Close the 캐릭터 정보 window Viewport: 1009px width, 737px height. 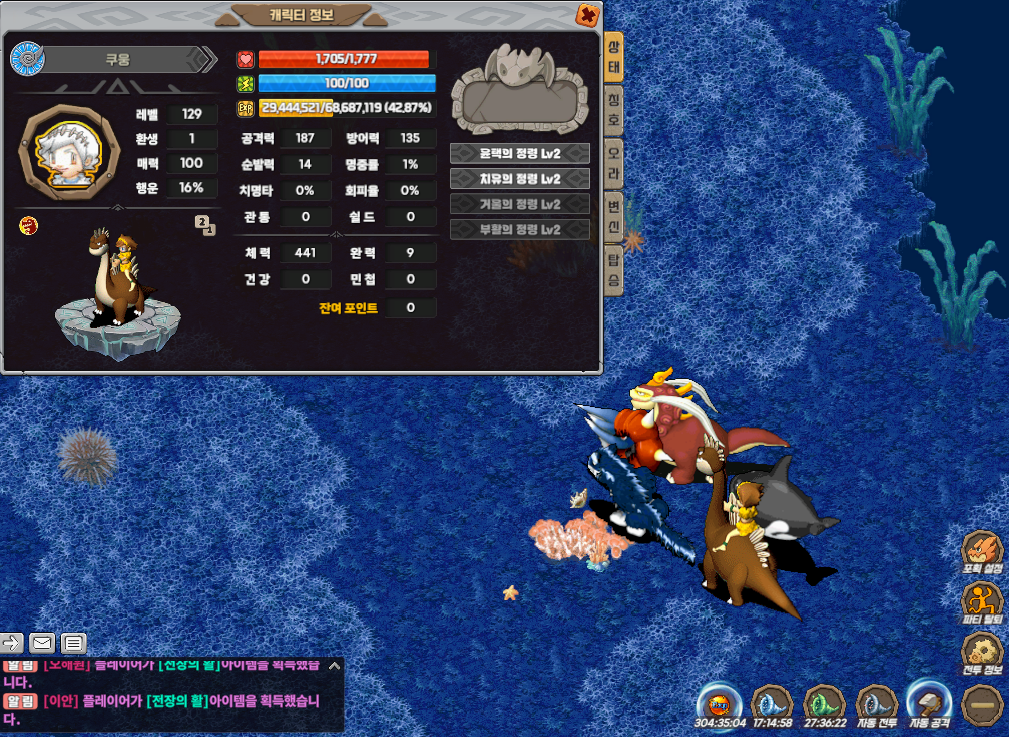tap(588, 14)
